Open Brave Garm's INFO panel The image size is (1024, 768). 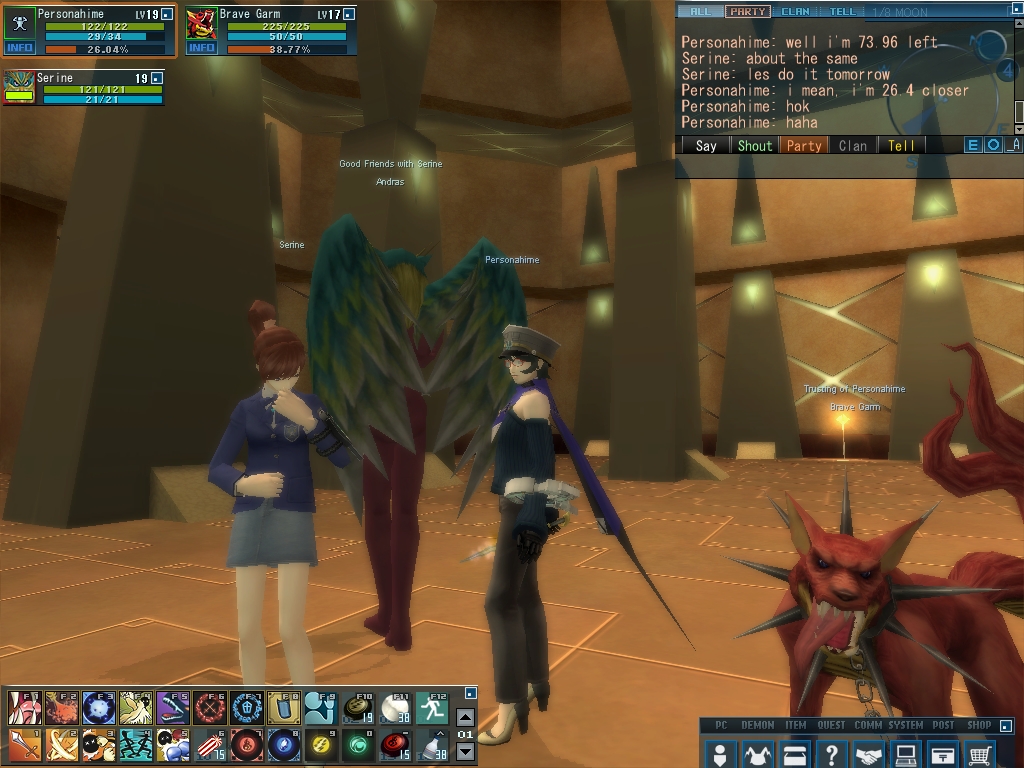pyautogui.click(x=201, y=47)
